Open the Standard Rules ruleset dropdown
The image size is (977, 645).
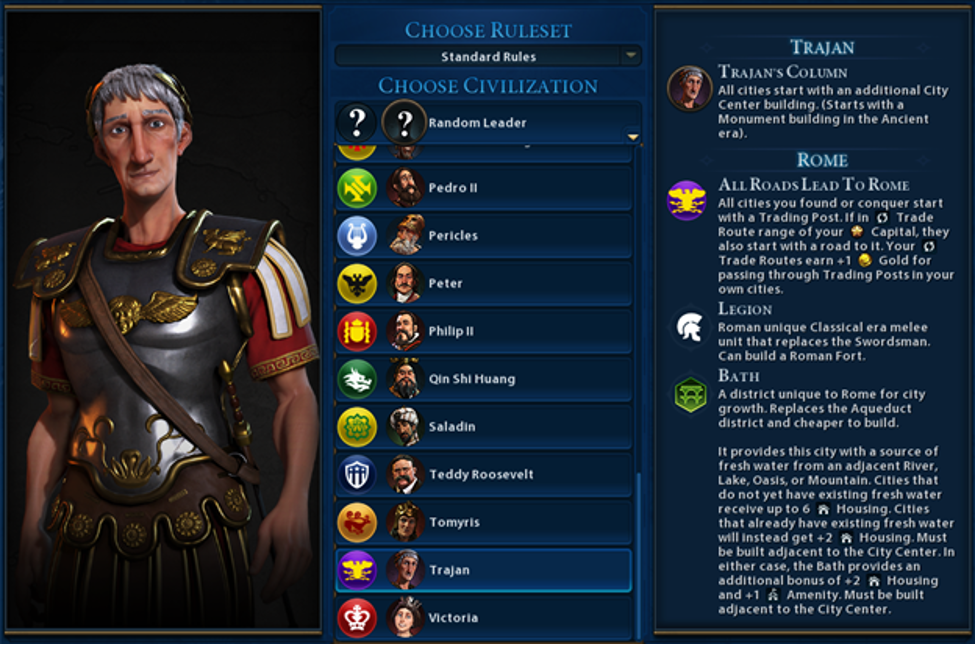(x=488, y=56)
